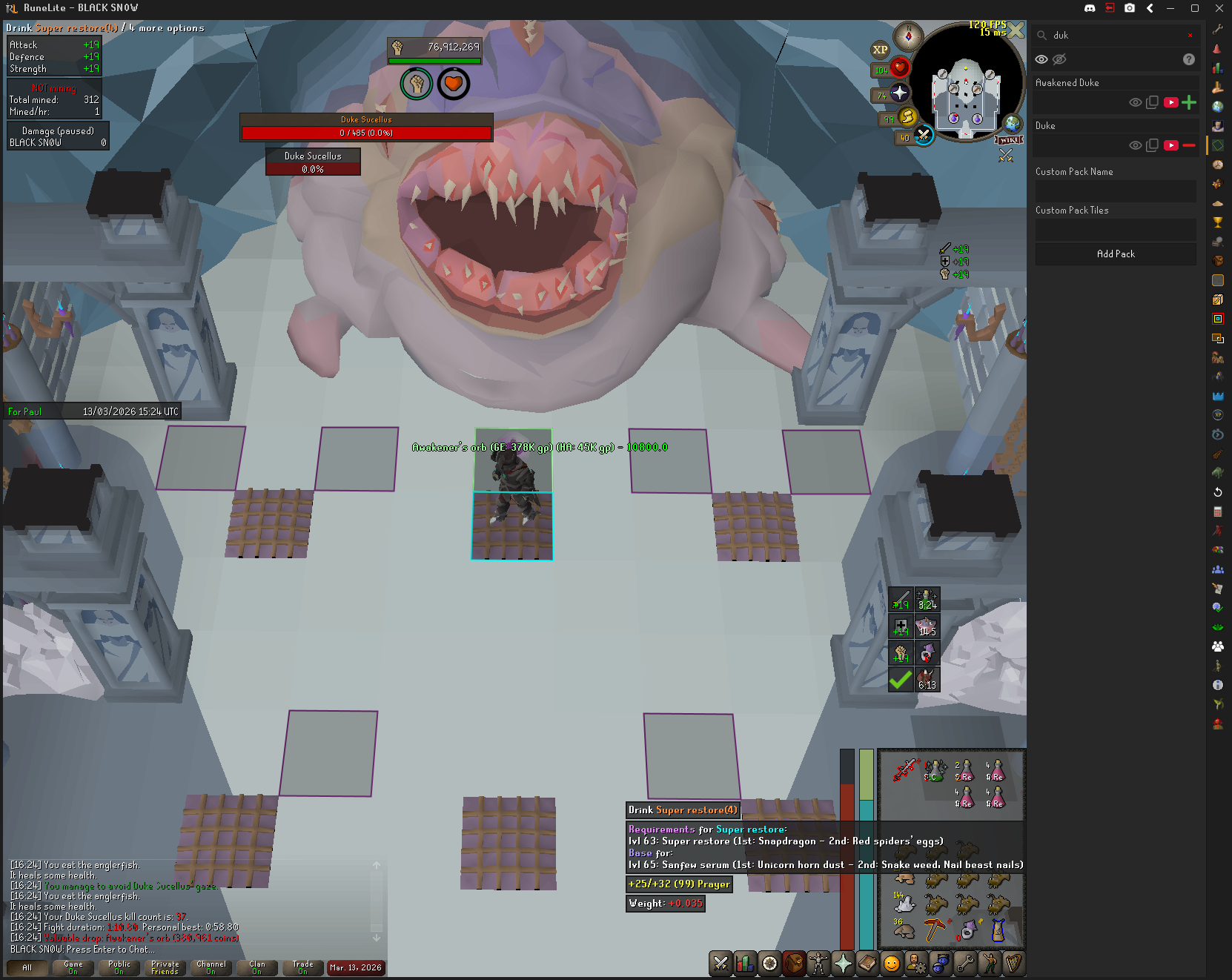Open the wrench Settings tab

coord(964,963)
